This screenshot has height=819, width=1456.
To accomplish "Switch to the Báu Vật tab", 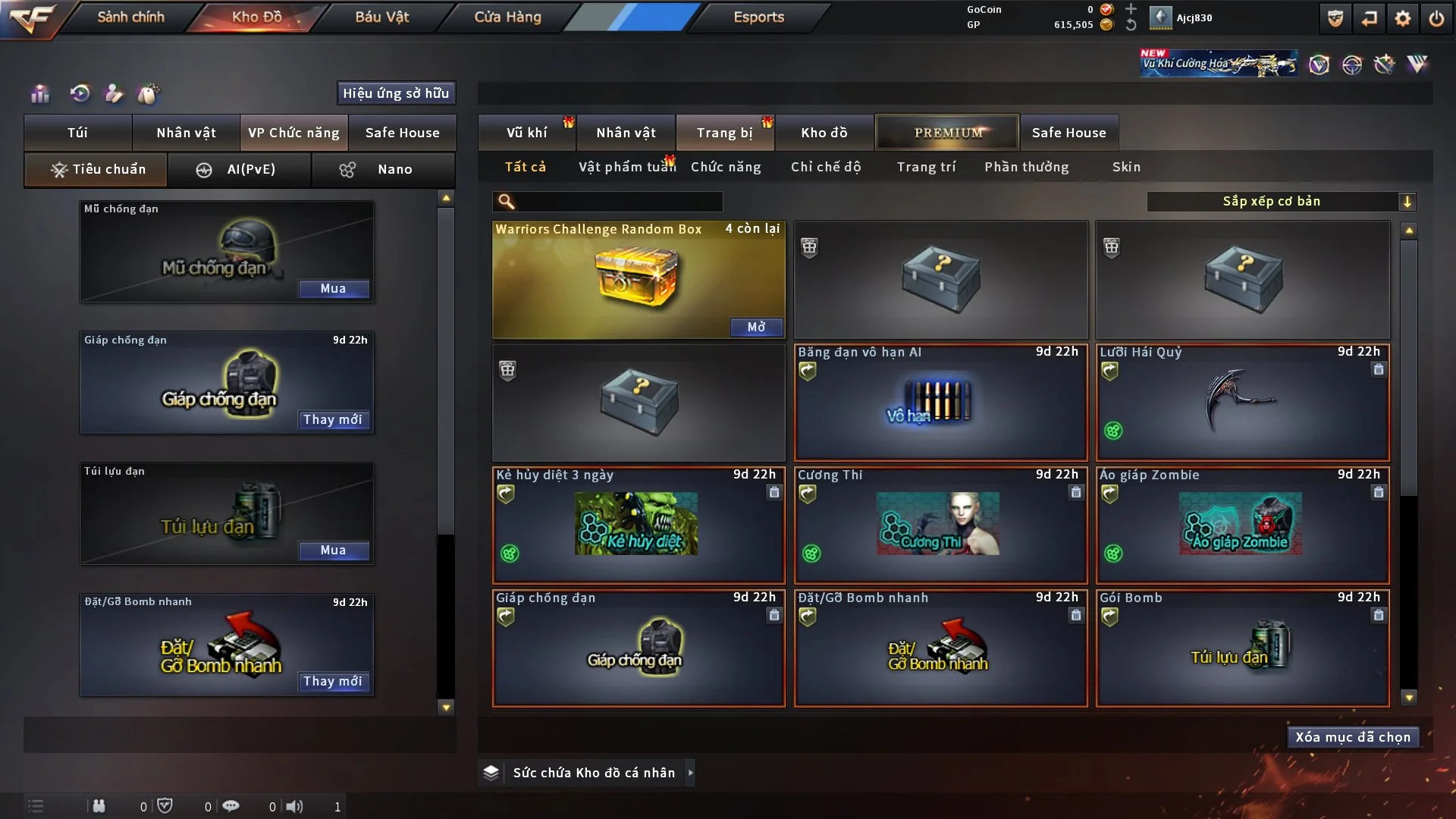I will 381,17.
